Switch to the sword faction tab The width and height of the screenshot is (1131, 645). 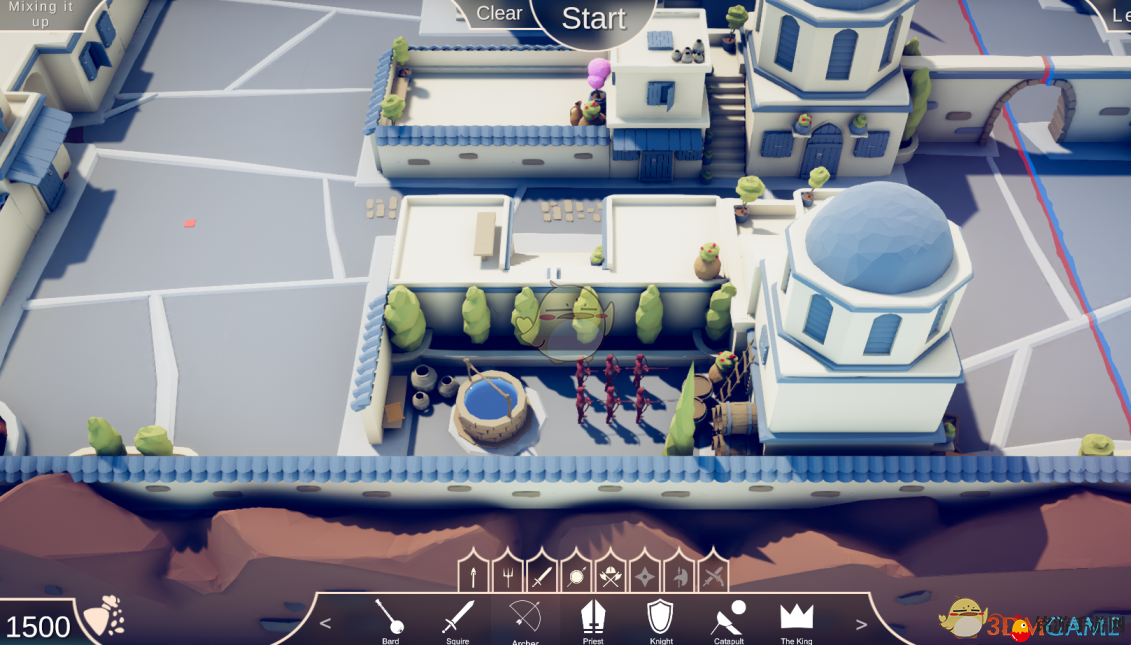pyautogui.click(x=541, y=576)
